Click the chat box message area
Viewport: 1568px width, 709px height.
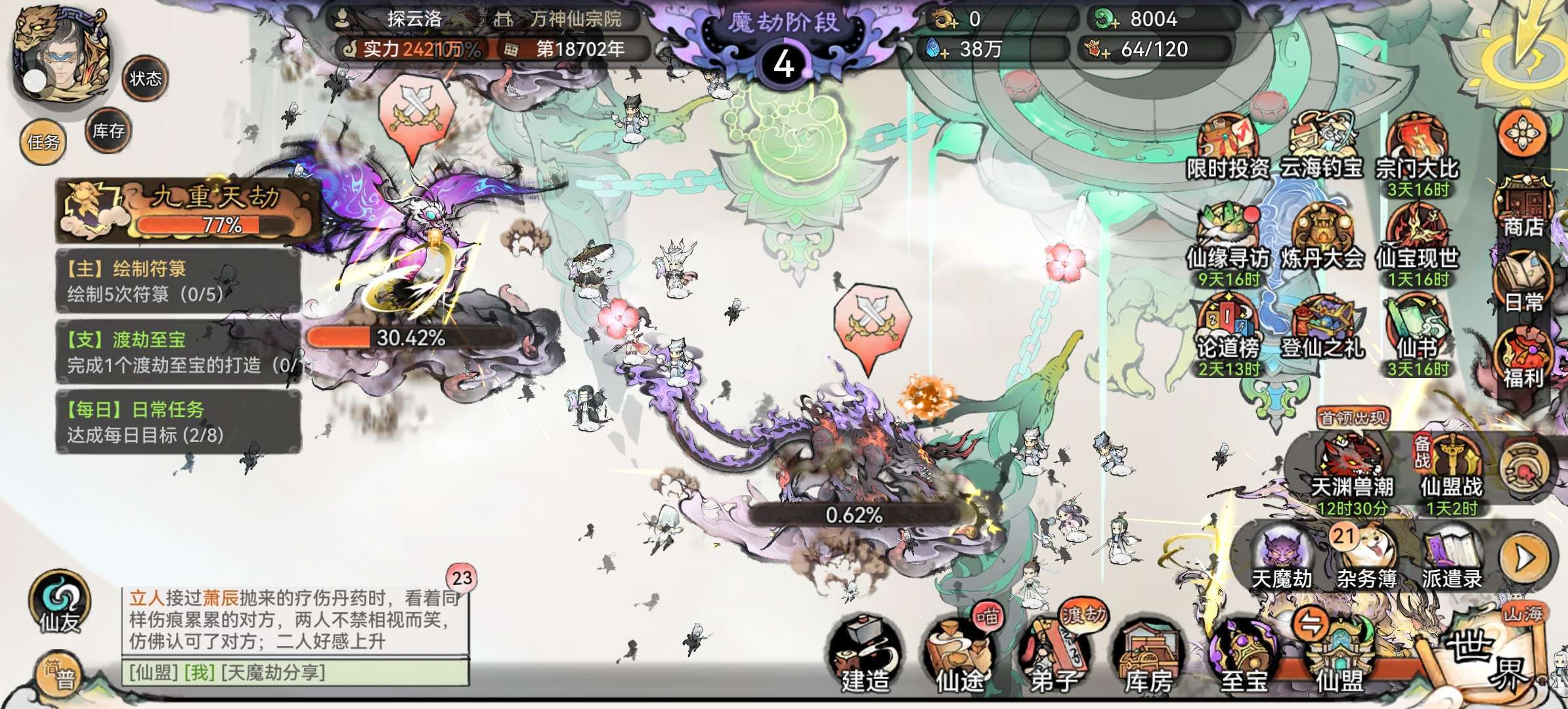[x=295, y=620]
